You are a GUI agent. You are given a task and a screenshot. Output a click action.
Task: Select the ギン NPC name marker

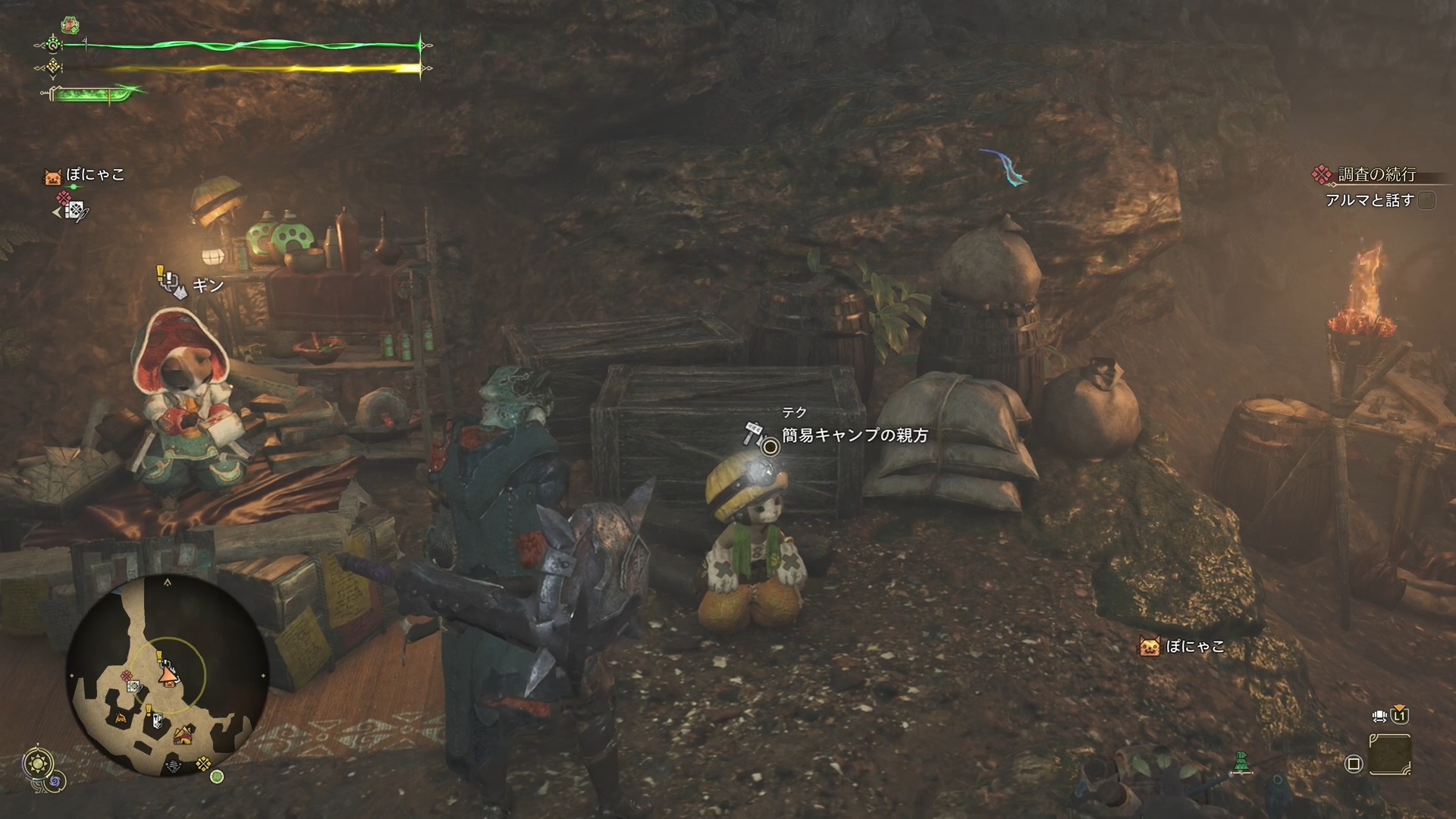point(208,285)
